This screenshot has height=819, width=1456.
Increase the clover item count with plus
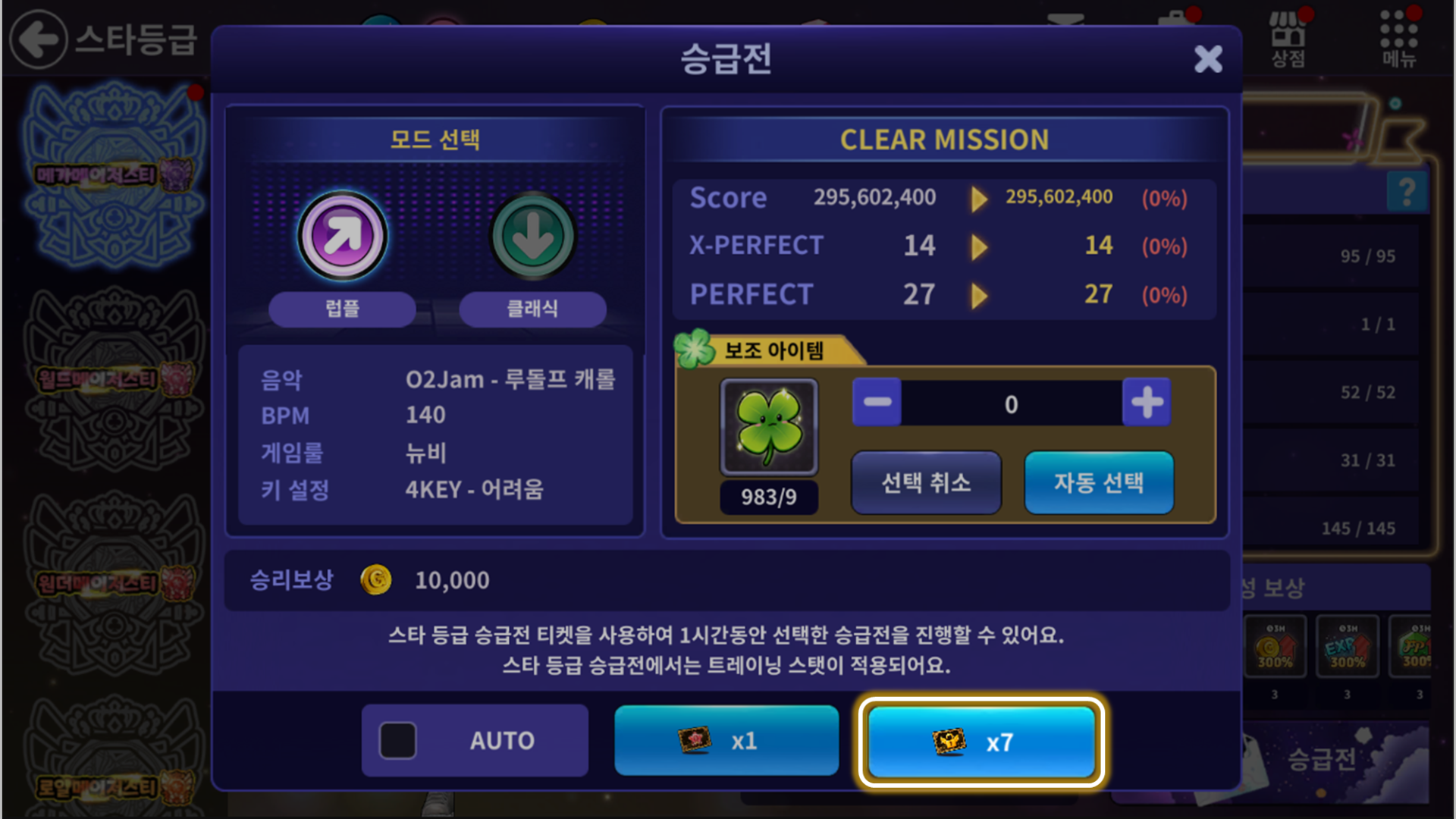tap(1147, 403)
